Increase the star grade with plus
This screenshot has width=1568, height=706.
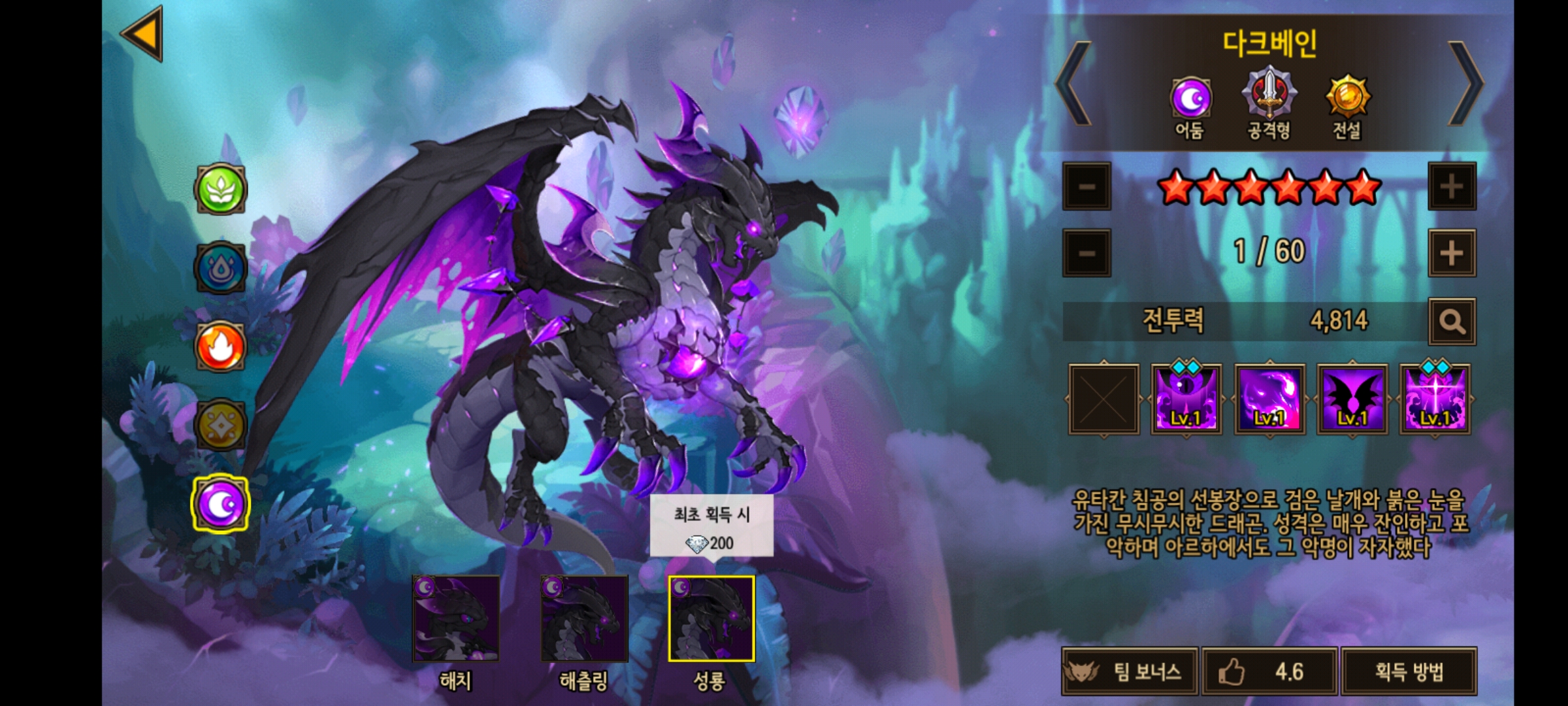[x=1451, y=187]
